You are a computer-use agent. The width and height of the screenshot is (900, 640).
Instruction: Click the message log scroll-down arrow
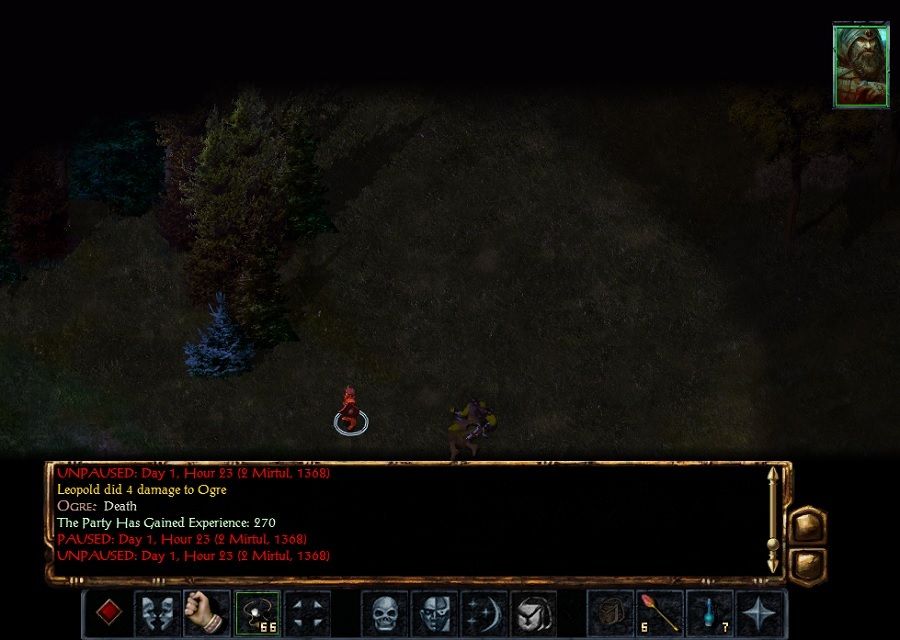pyautogui.click(x=772, y=567)
